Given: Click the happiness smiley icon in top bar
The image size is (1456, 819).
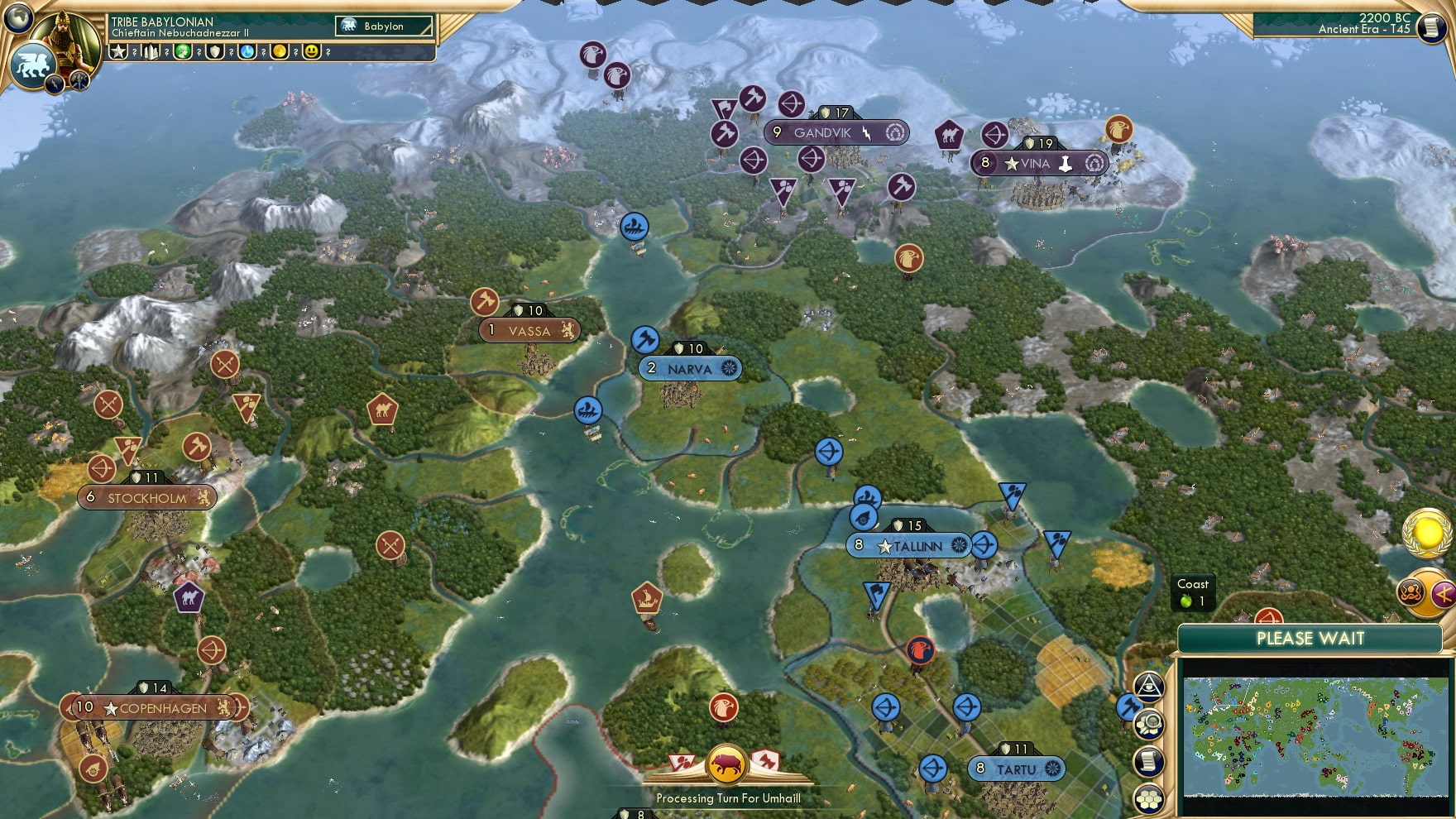Looking at the screenshot, I should [313, 51].
